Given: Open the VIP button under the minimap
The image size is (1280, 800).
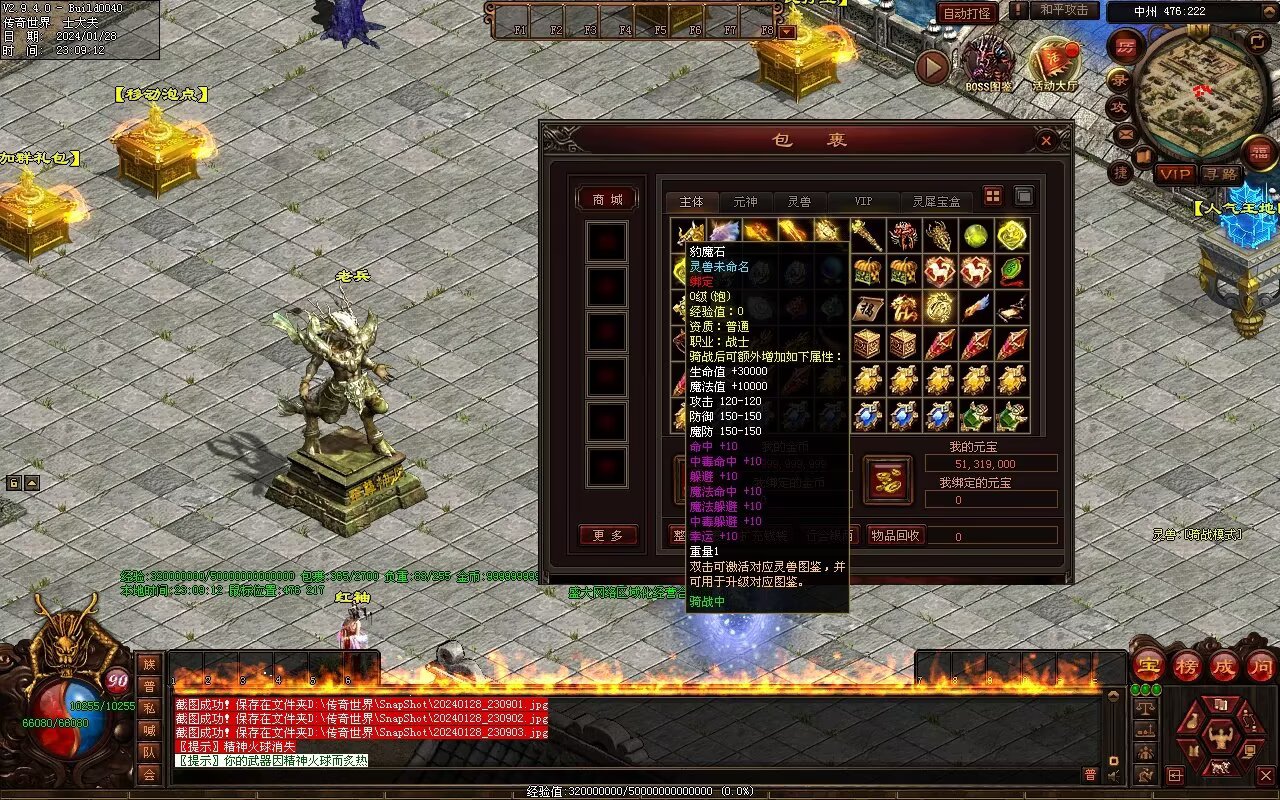Looking at the screenshot, I should point(1175,174).
